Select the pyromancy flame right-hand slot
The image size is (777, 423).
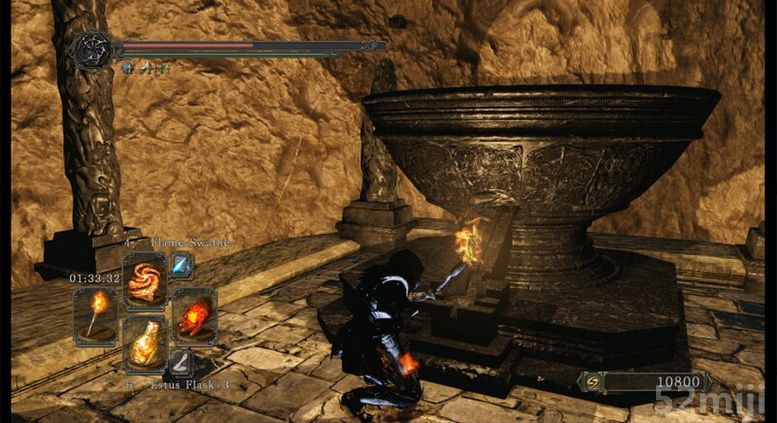point(194,315)
